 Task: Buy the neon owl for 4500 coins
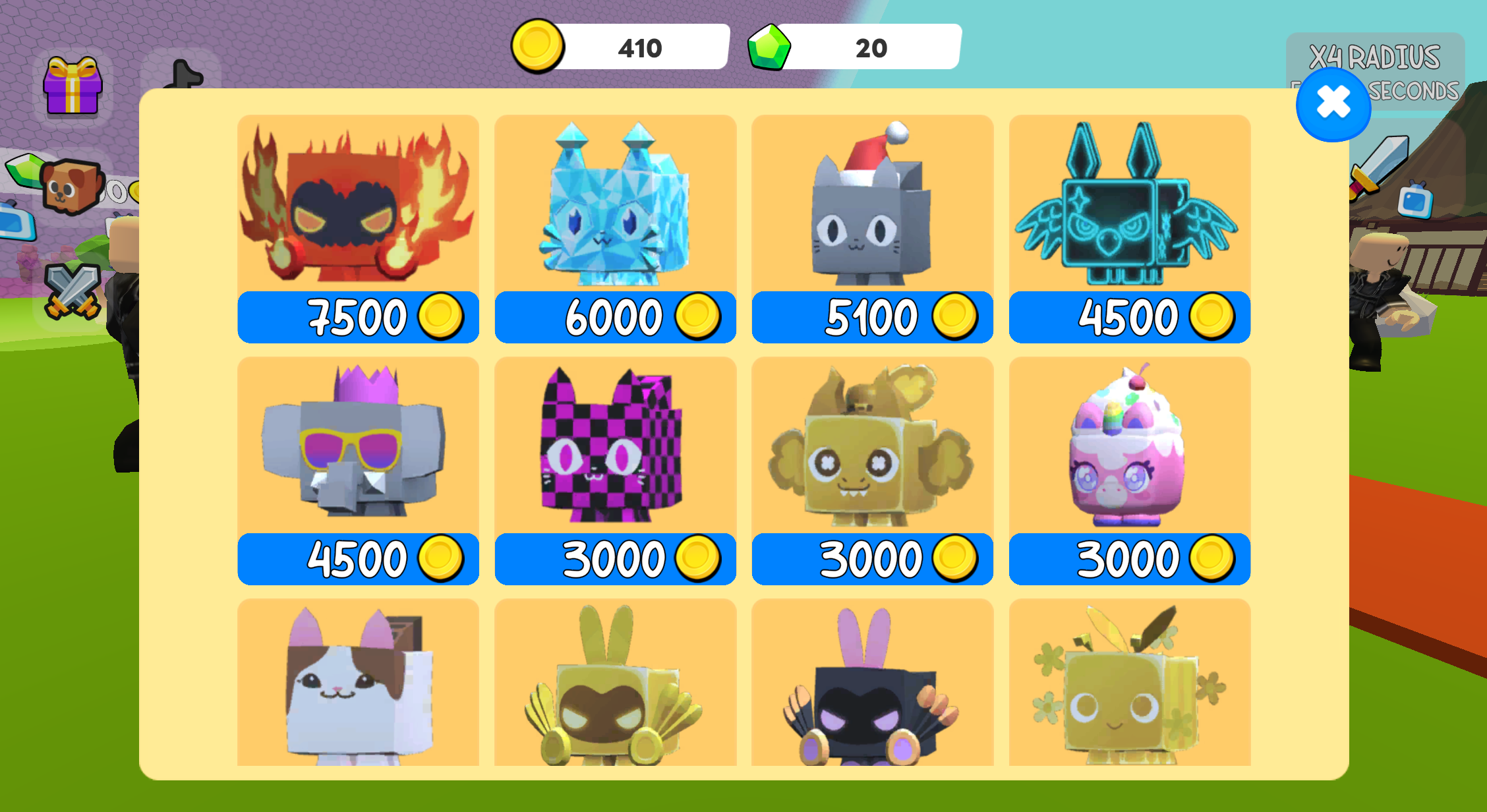tap(1128, 318)
